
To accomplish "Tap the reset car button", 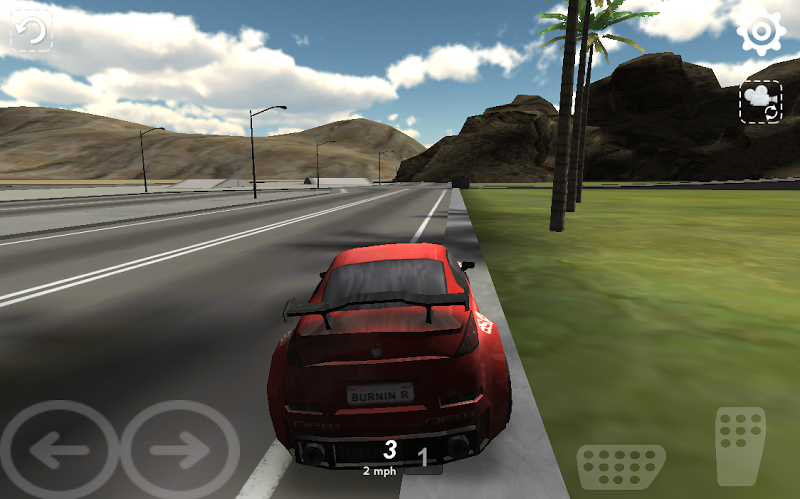I will coord(31,31).
